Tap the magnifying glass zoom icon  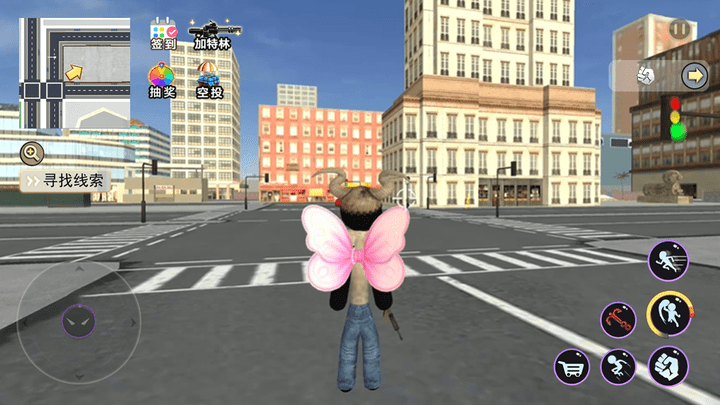tap(32, 153)
